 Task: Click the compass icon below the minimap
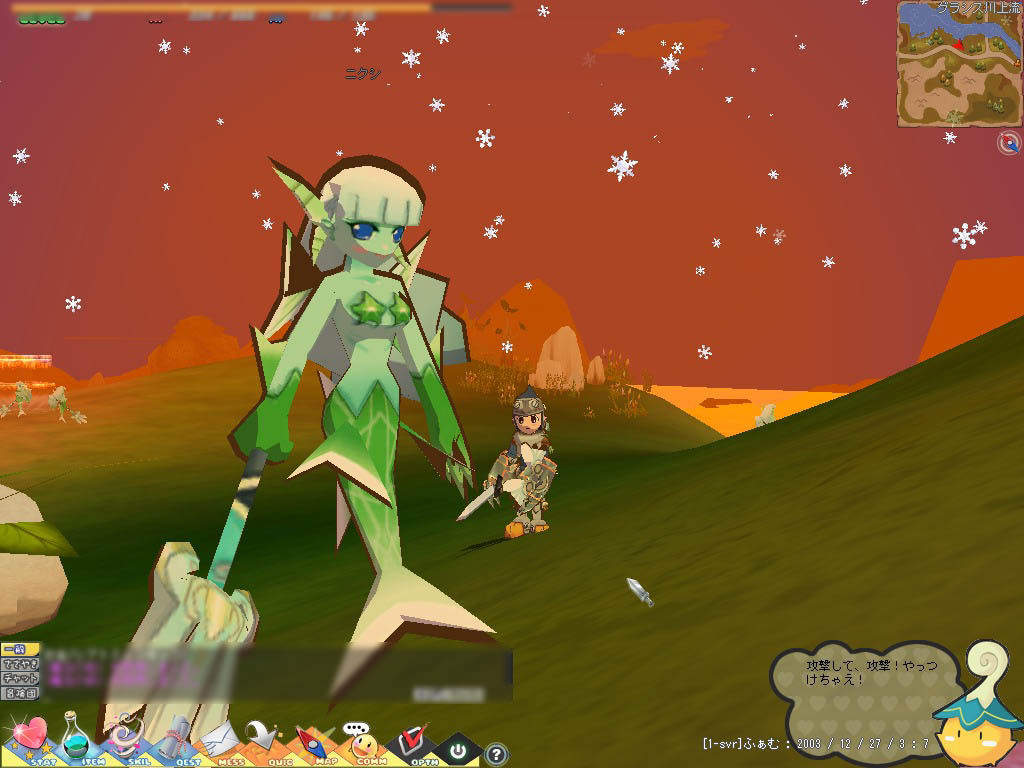pyautogui.click(x=1008, y=144)
